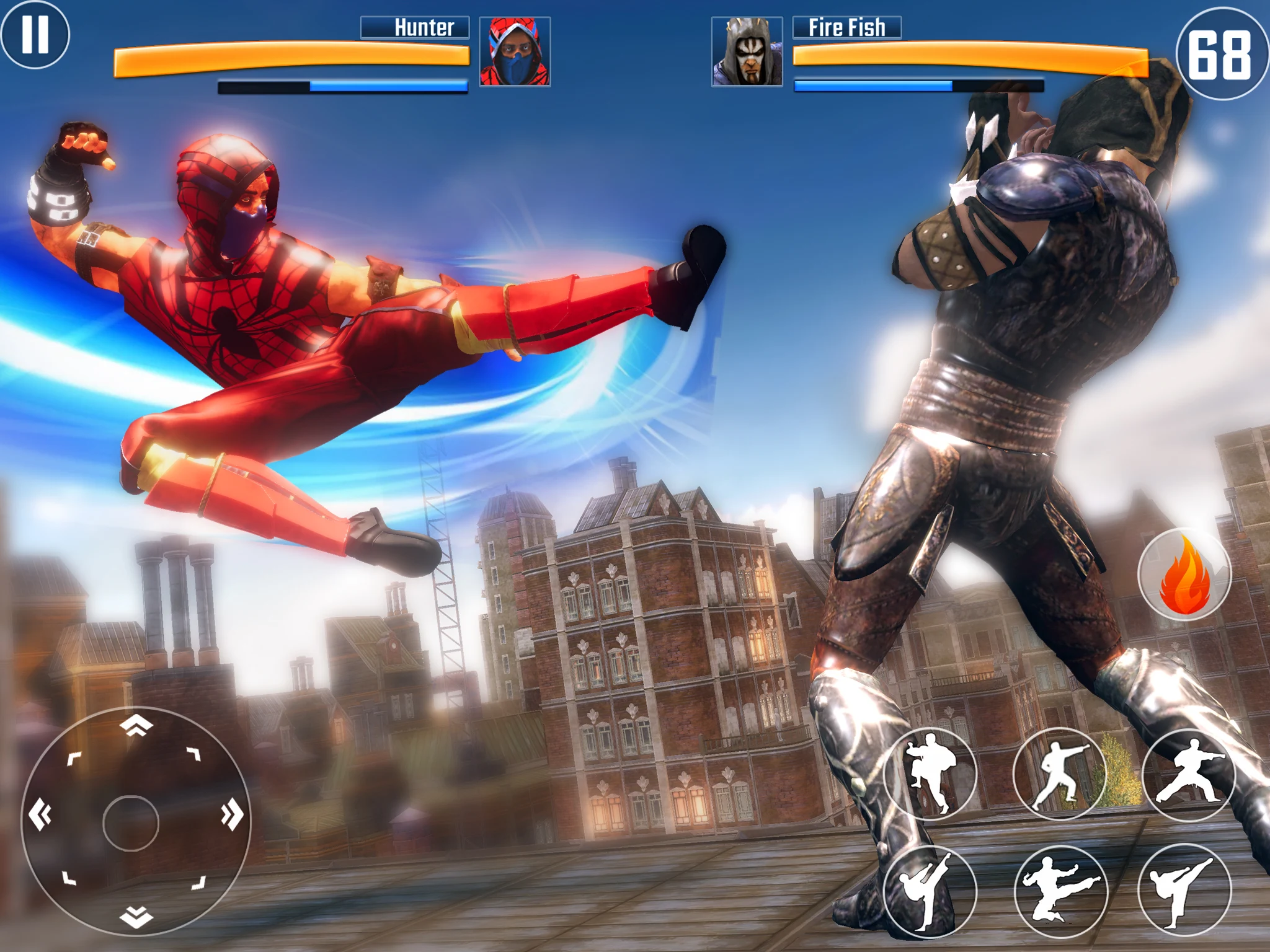Tap the d-pad lower-right diagonal corner

[199, 883]
